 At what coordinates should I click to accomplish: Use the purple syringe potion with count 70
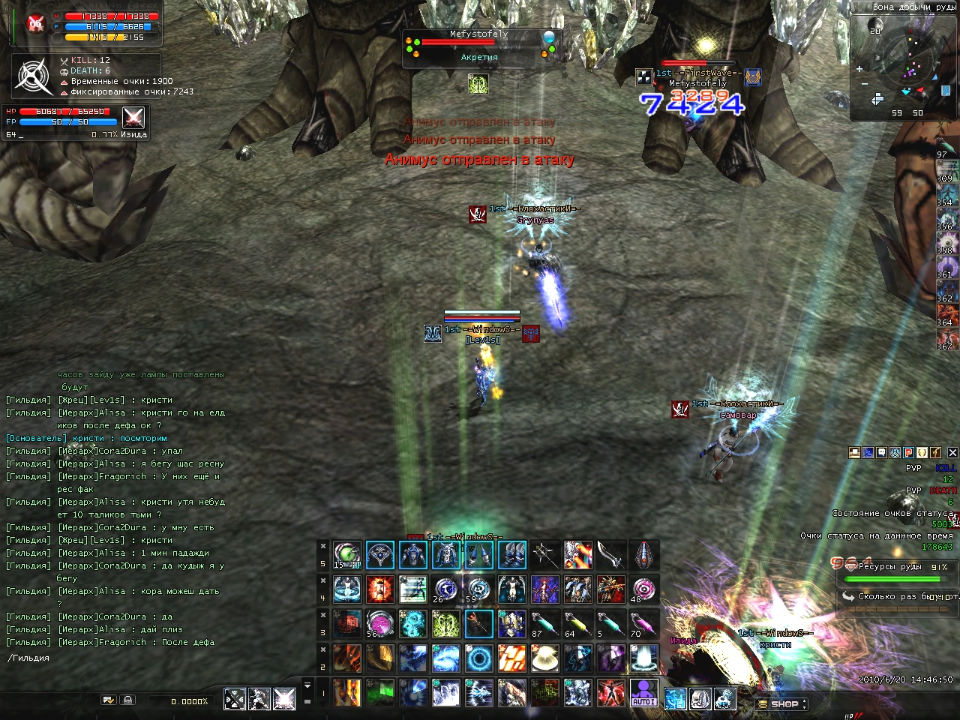click(643, 623)
